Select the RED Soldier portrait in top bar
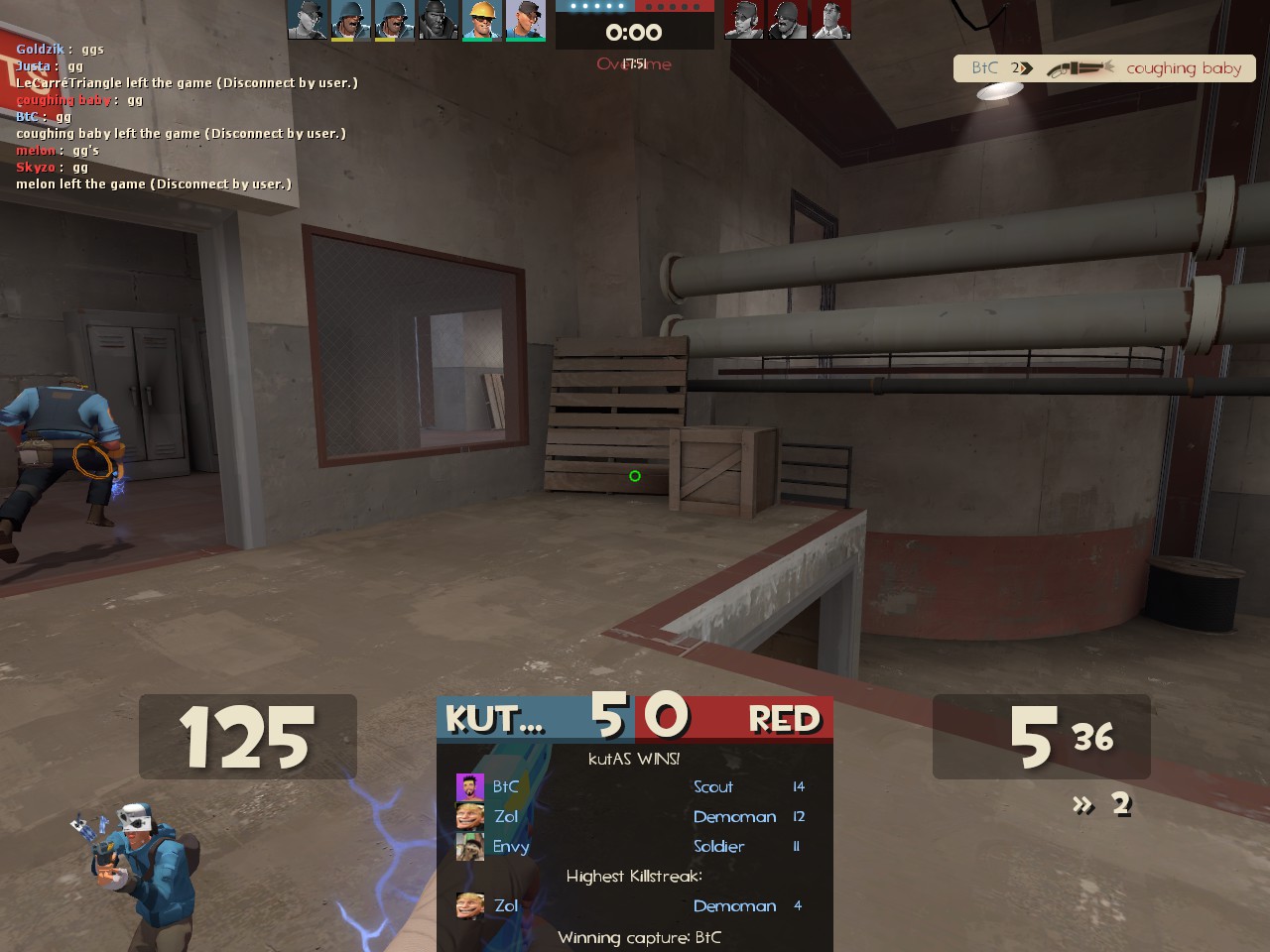 (787, 20)
